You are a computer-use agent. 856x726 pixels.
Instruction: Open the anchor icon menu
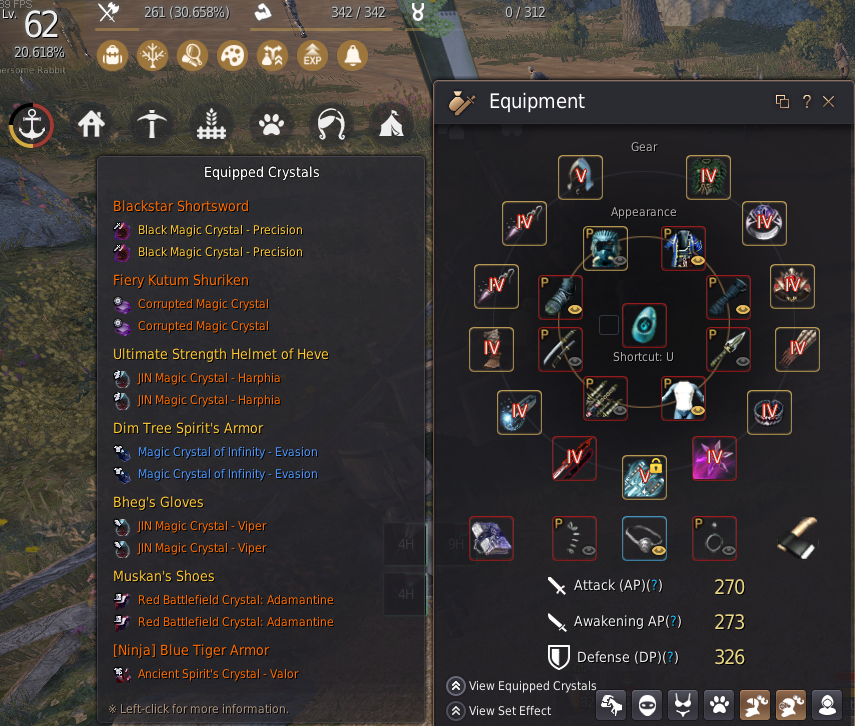pos(32,125)
